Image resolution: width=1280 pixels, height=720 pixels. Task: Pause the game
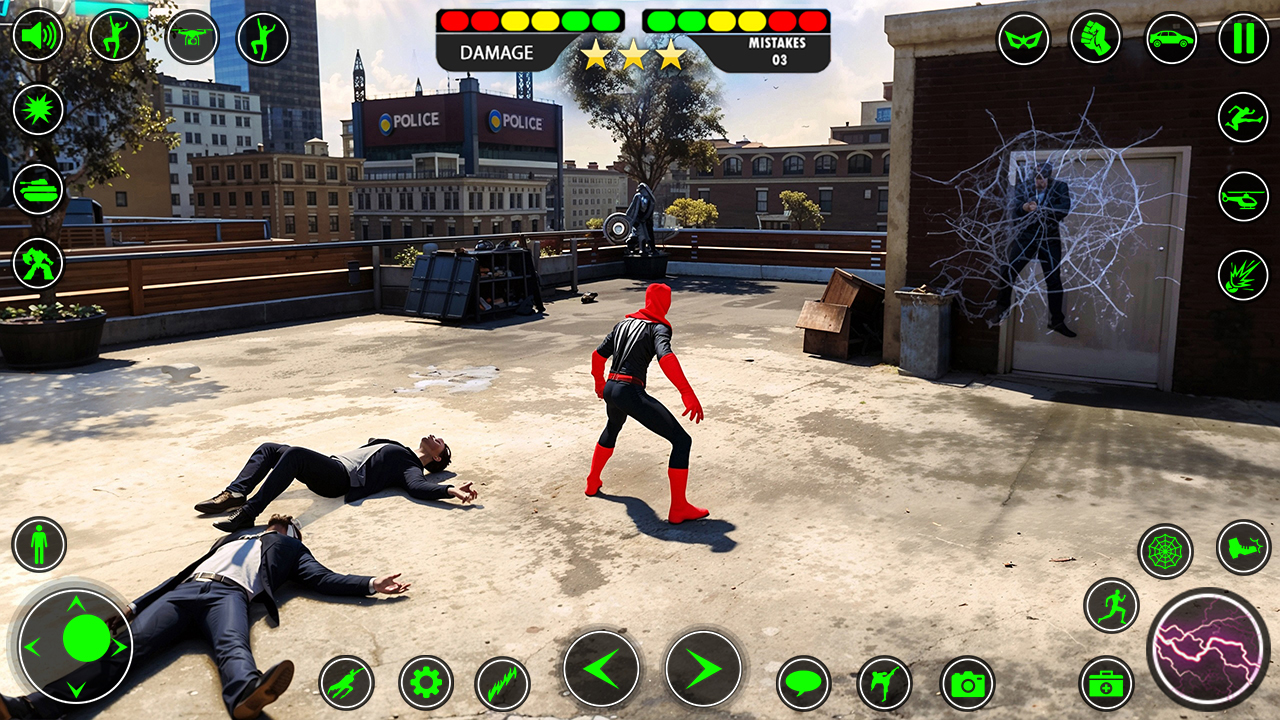pyautogui.click(x=1243, y=39)
